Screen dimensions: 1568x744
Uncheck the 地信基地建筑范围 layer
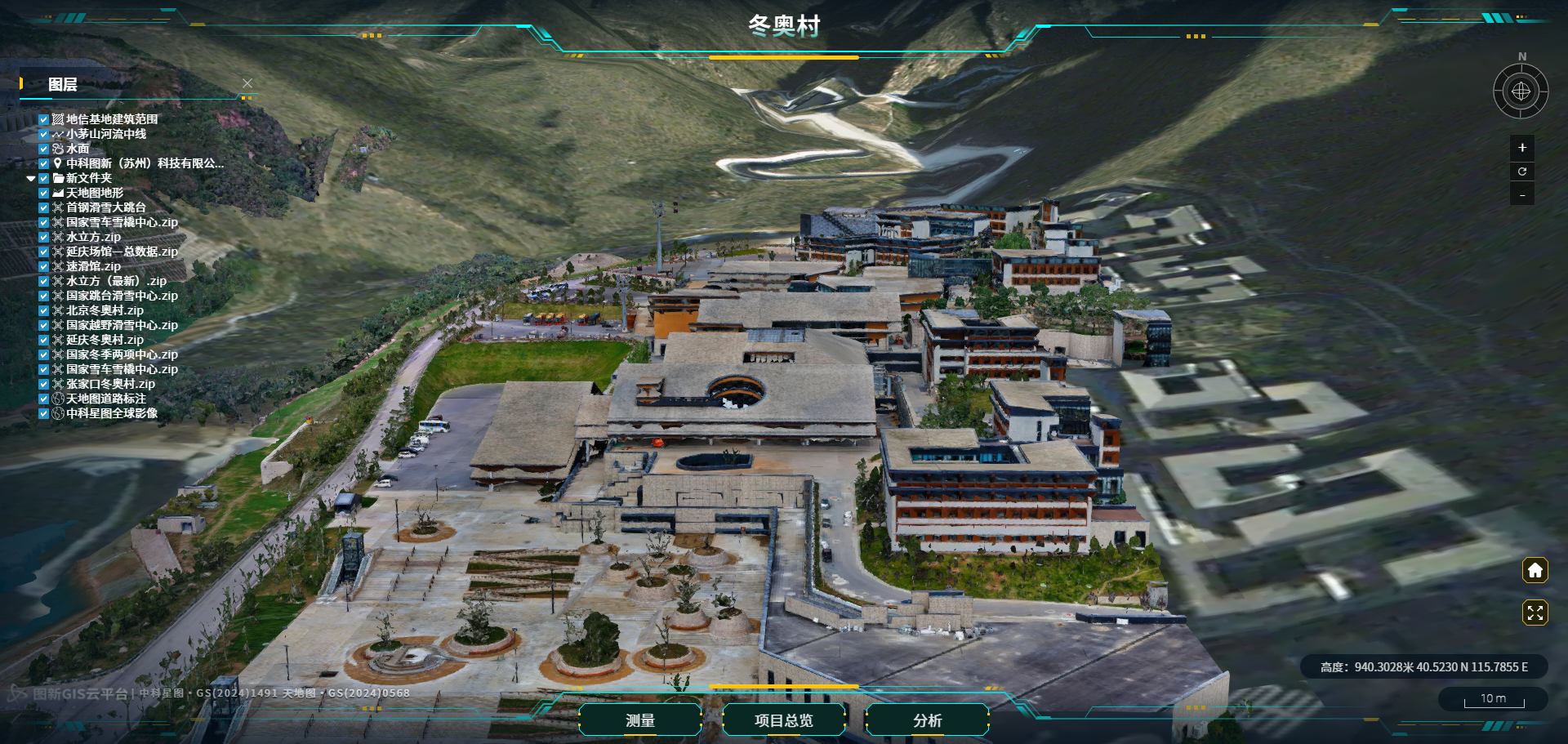click(x=44, y=119)
